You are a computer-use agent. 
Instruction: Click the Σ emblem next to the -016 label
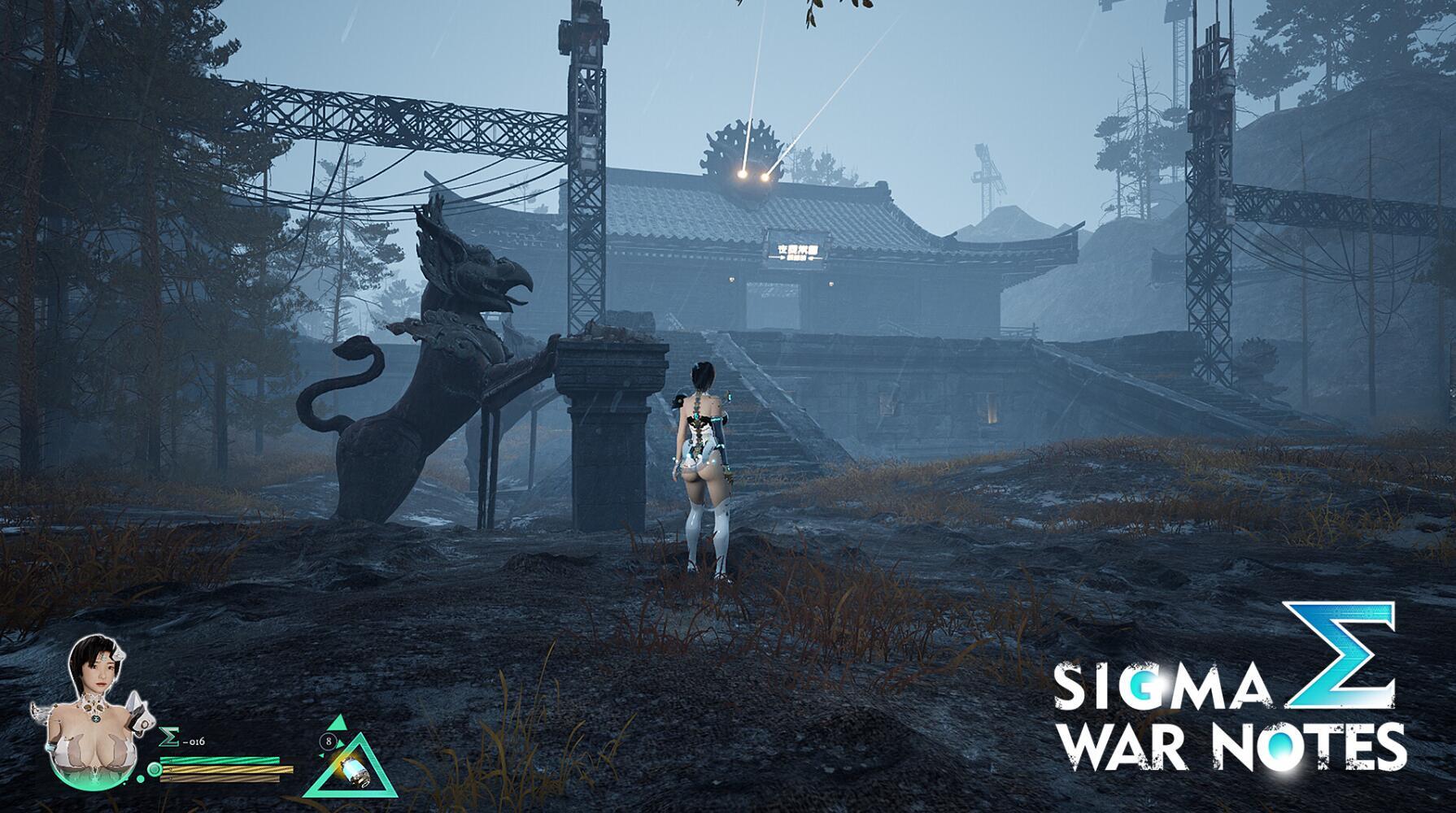pos(169,736)
